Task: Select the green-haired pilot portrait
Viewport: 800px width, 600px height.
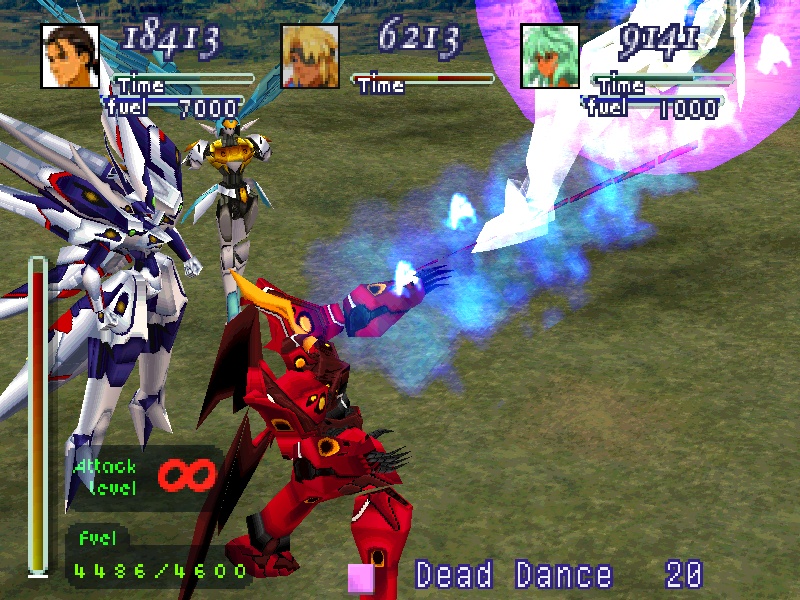Action: click(x=550, y=56)
